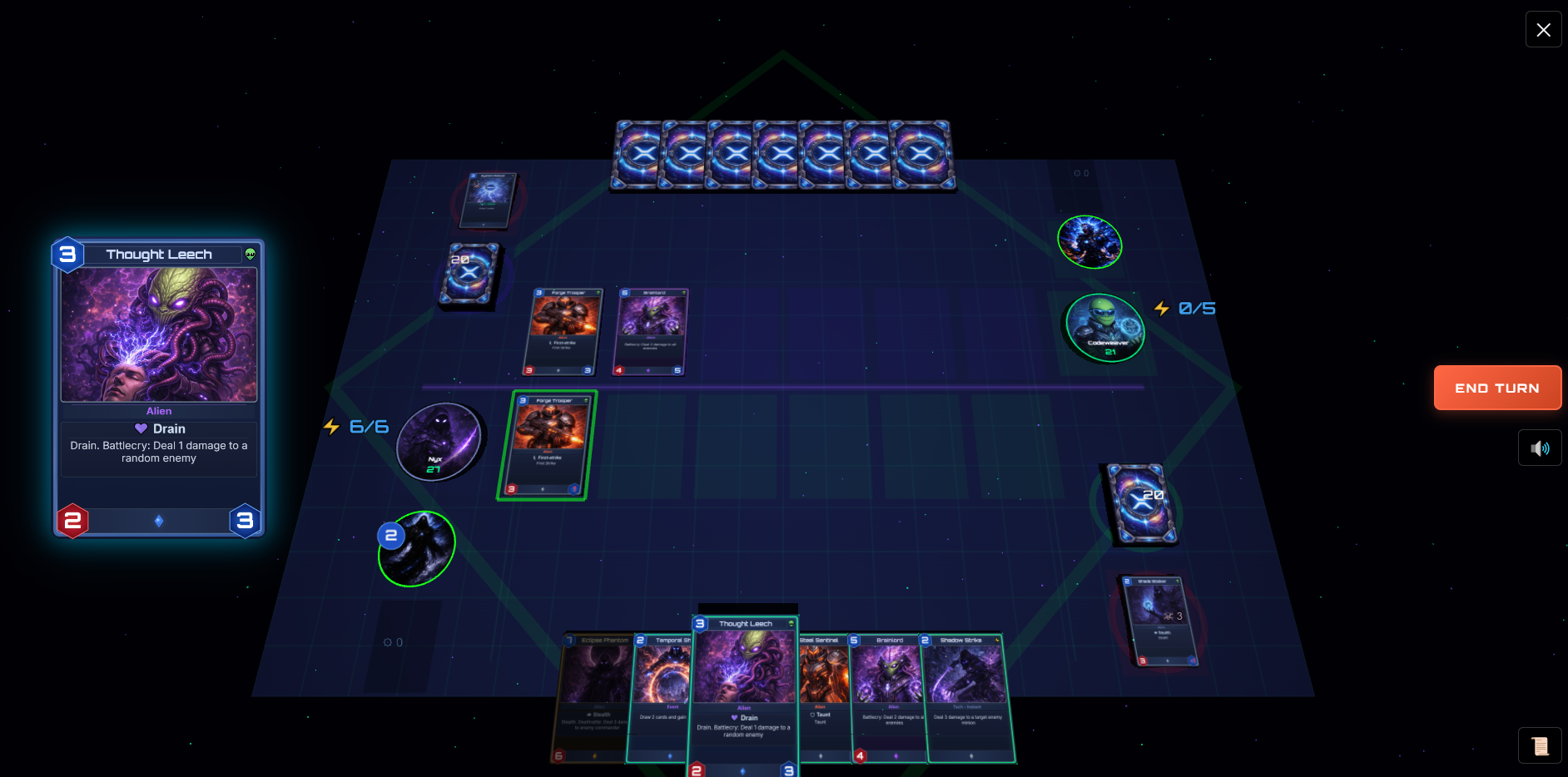Select the green wolf token with 2 attack

(x=414, y=548)
